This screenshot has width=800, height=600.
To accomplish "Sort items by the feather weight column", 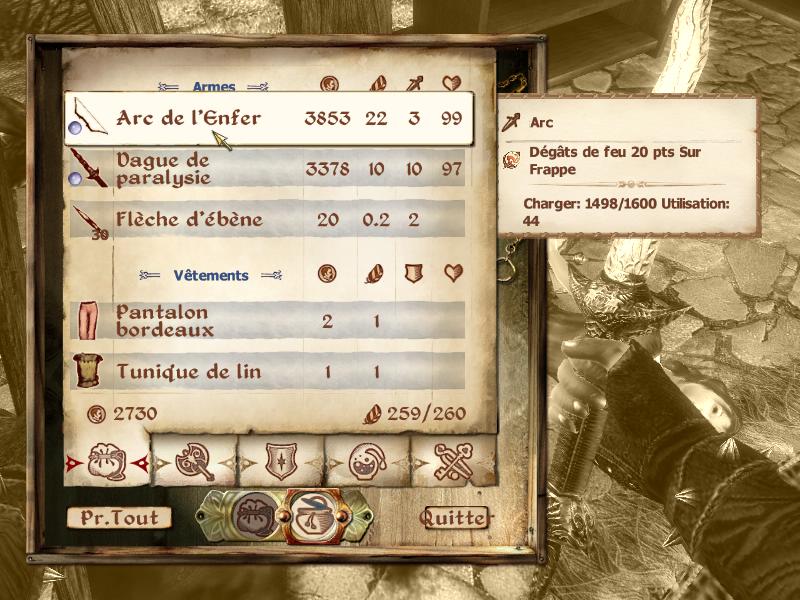I will [377, 86].
